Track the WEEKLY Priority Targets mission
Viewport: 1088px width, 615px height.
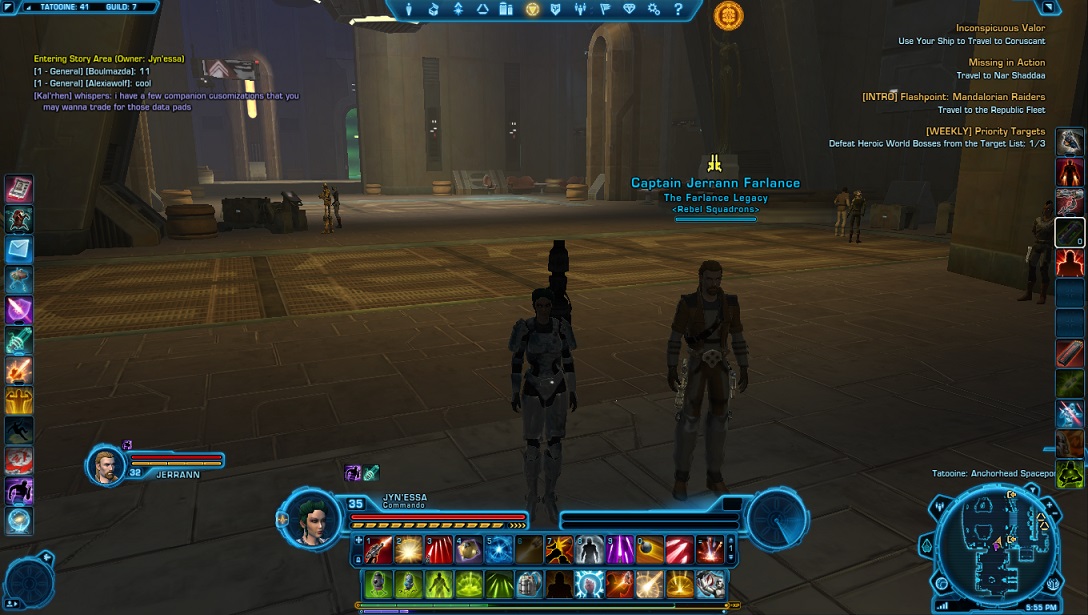985,131
